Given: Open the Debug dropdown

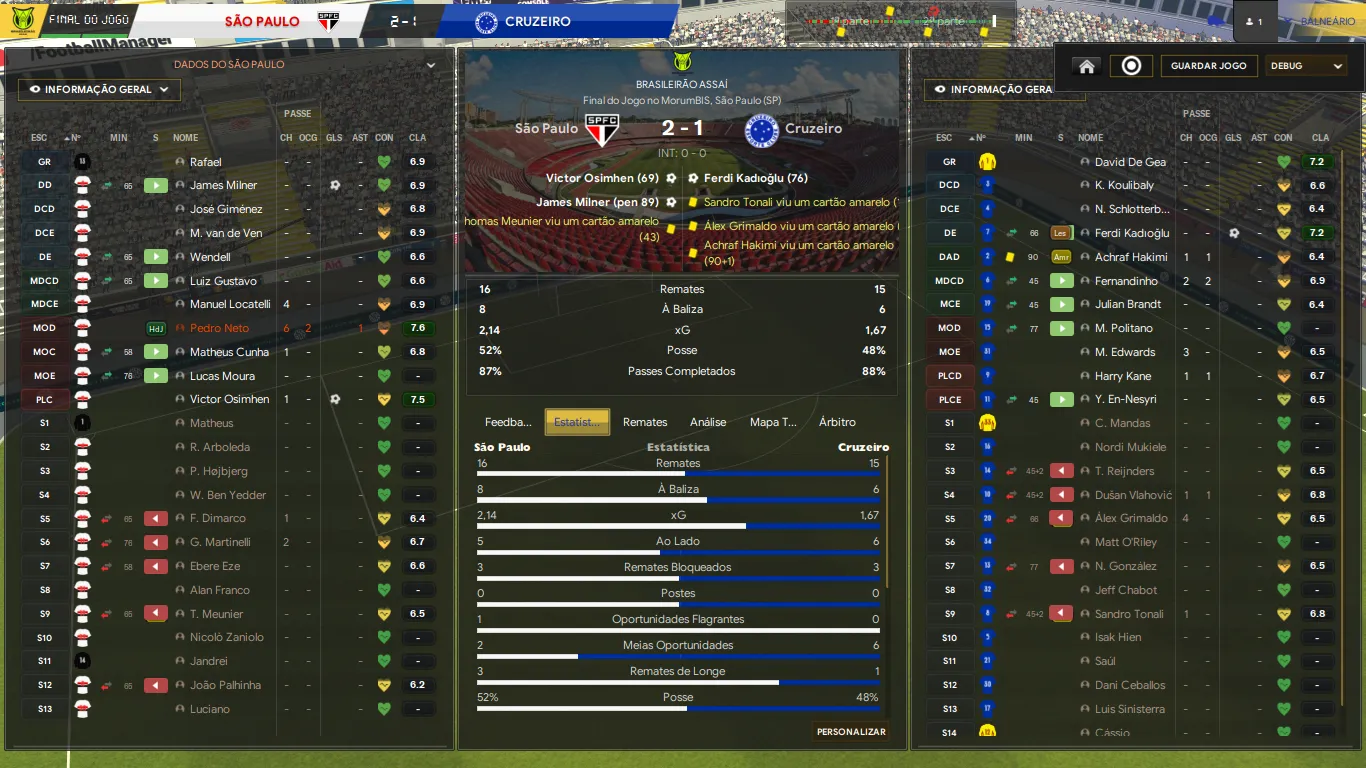Looking at the screenshot, I should pos(1307,66).
